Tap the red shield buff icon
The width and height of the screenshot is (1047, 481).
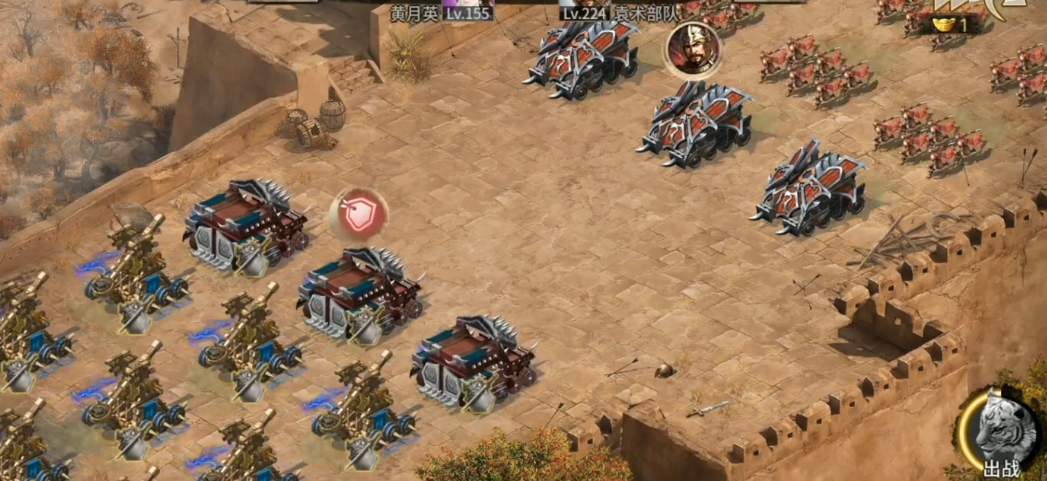358,213
